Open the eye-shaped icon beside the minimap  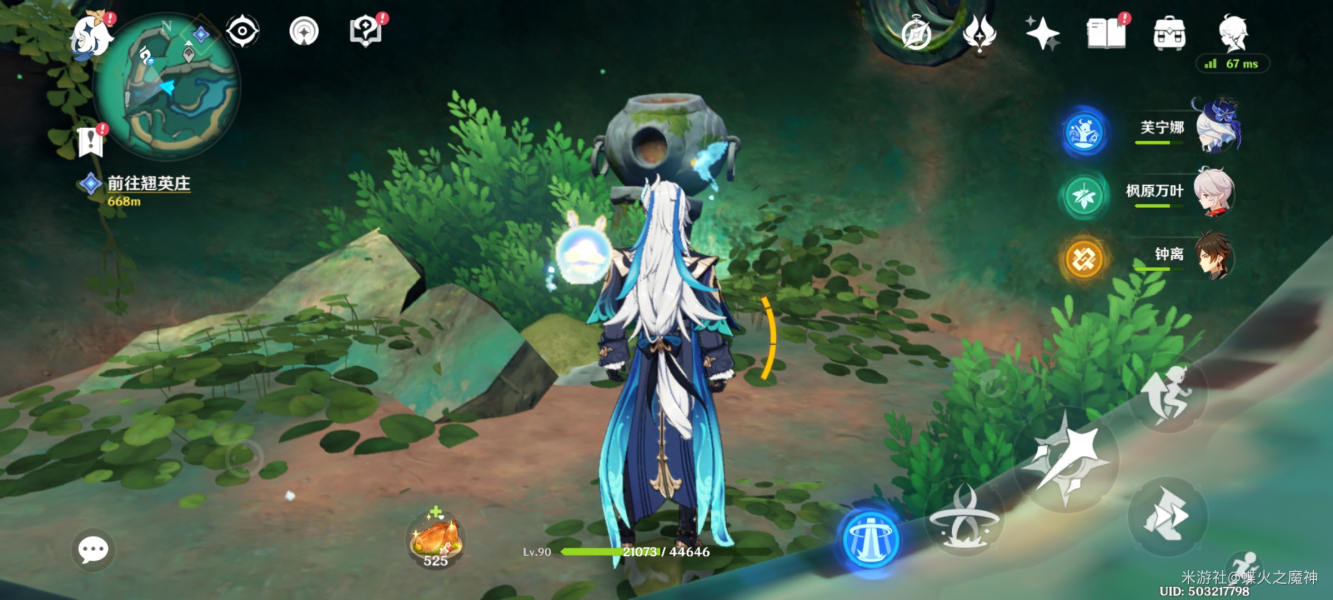pyautogui.click(x=242, y=32)
